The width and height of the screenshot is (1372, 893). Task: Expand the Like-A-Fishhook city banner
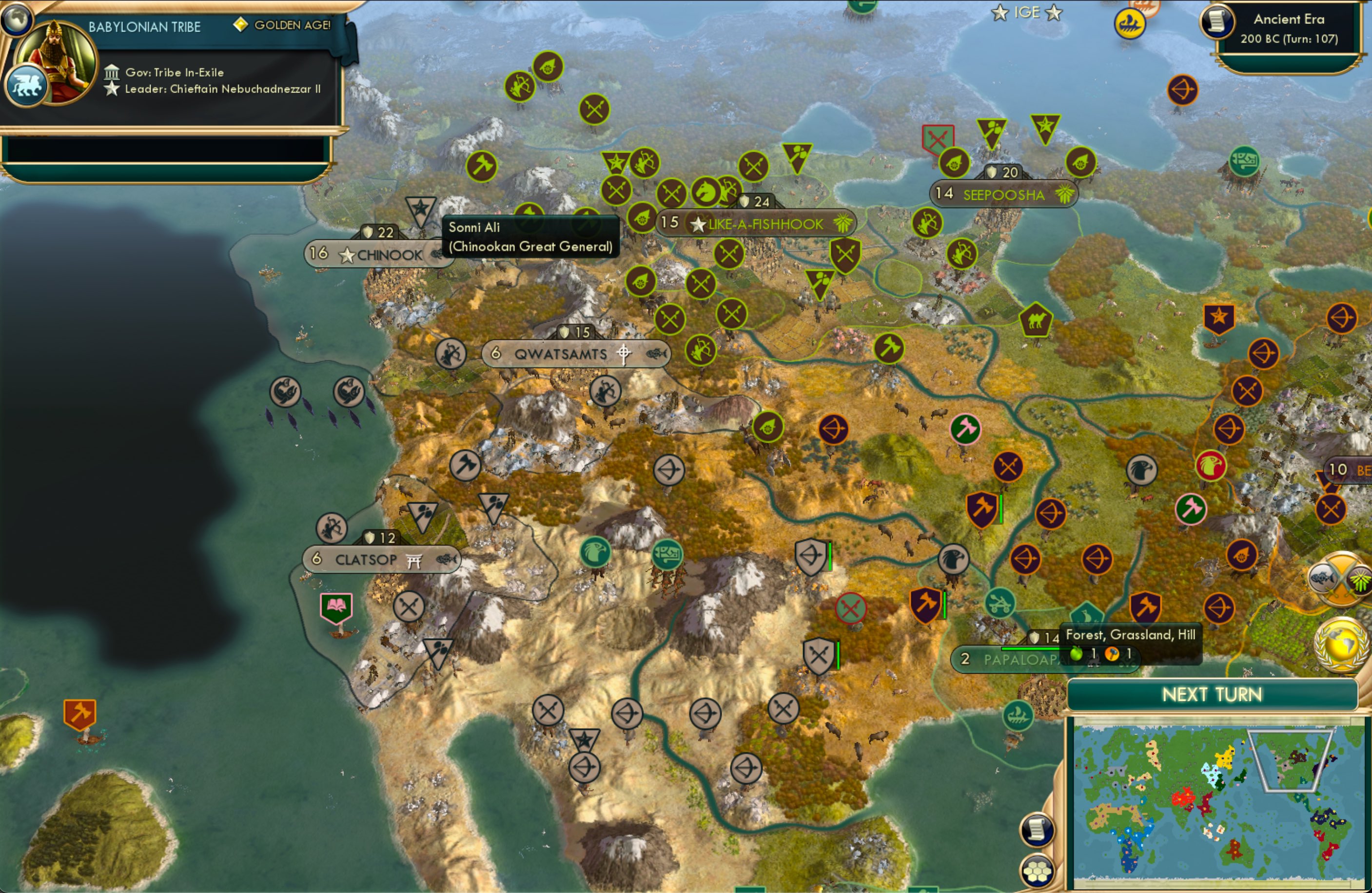tap(756, 224)
